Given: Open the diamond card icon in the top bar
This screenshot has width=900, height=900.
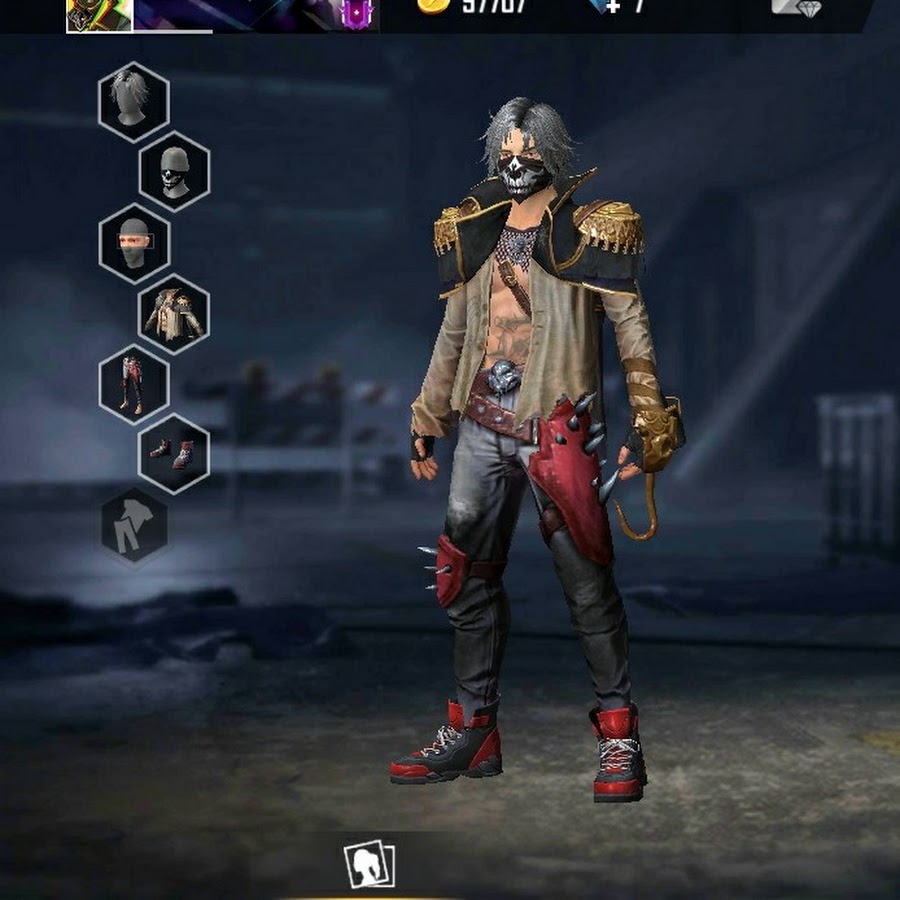Looking at the screenshot, I should [x=796, y=7].
